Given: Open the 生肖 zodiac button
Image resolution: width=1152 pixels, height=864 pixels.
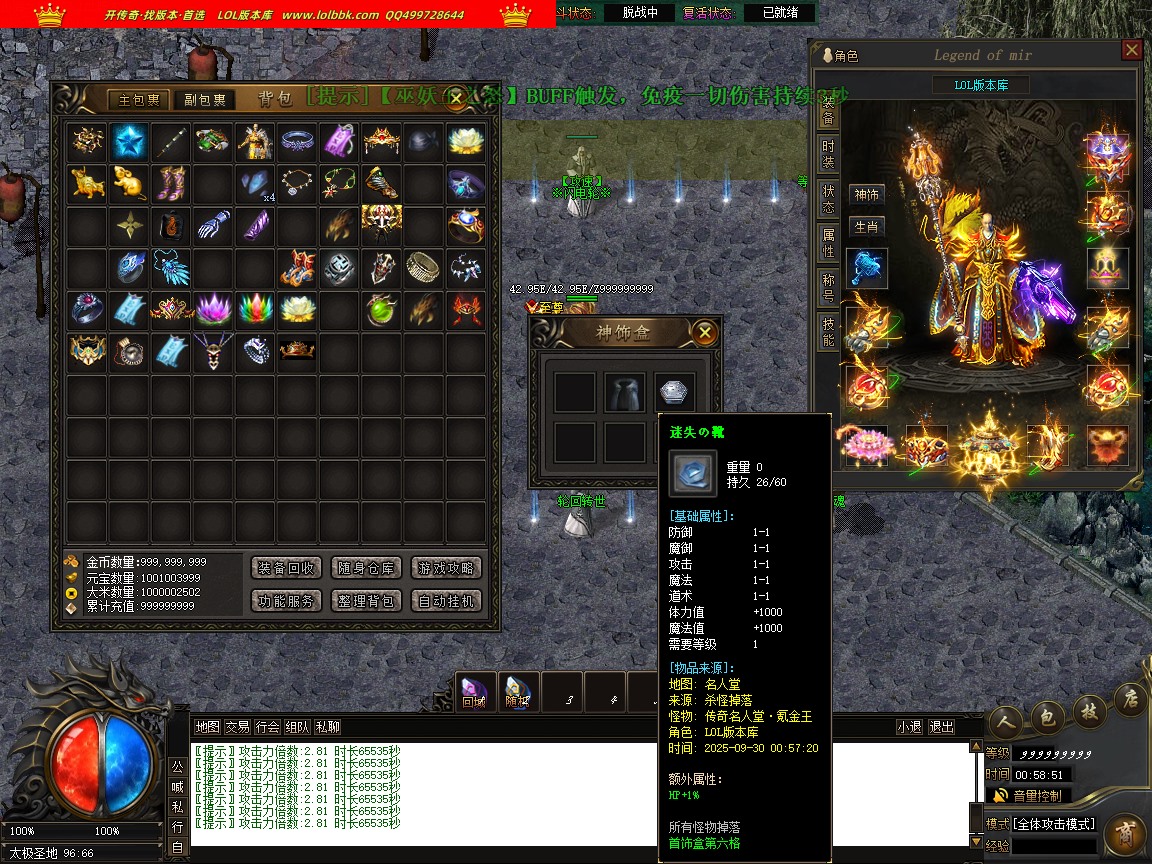Looking at the screenshot, I should (x=866, y=227).
